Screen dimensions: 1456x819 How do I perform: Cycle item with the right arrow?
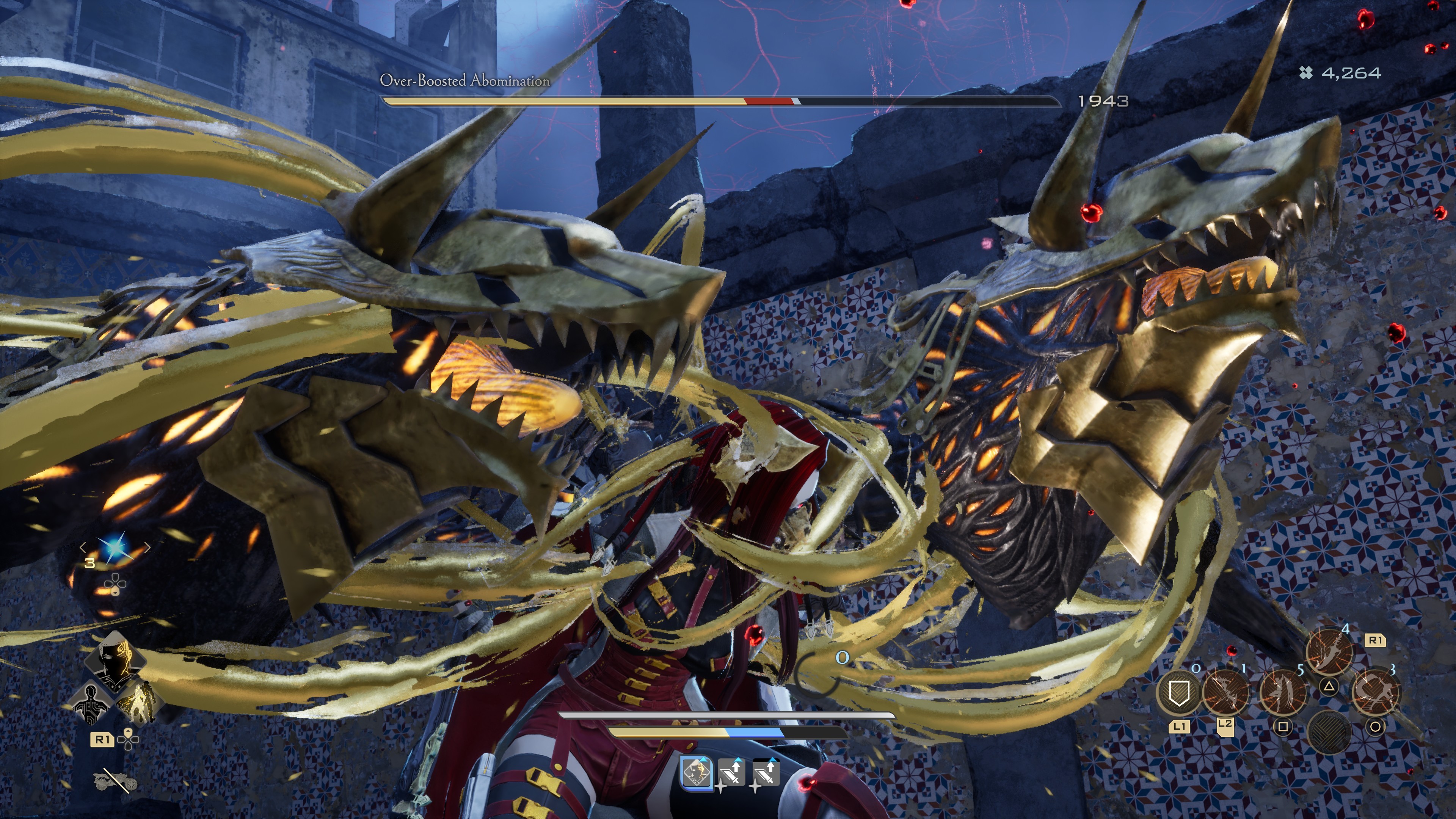tap(147, 547)
